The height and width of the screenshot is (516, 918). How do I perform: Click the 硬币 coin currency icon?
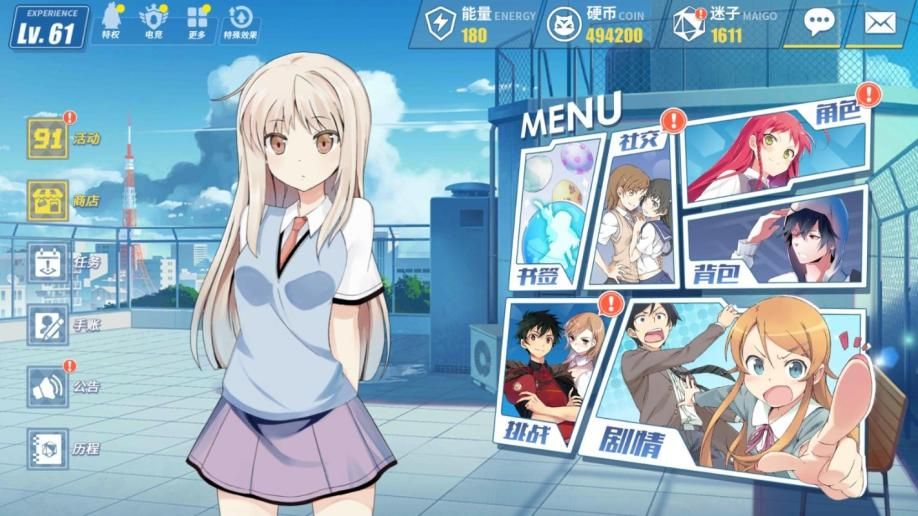pos(568,24)
